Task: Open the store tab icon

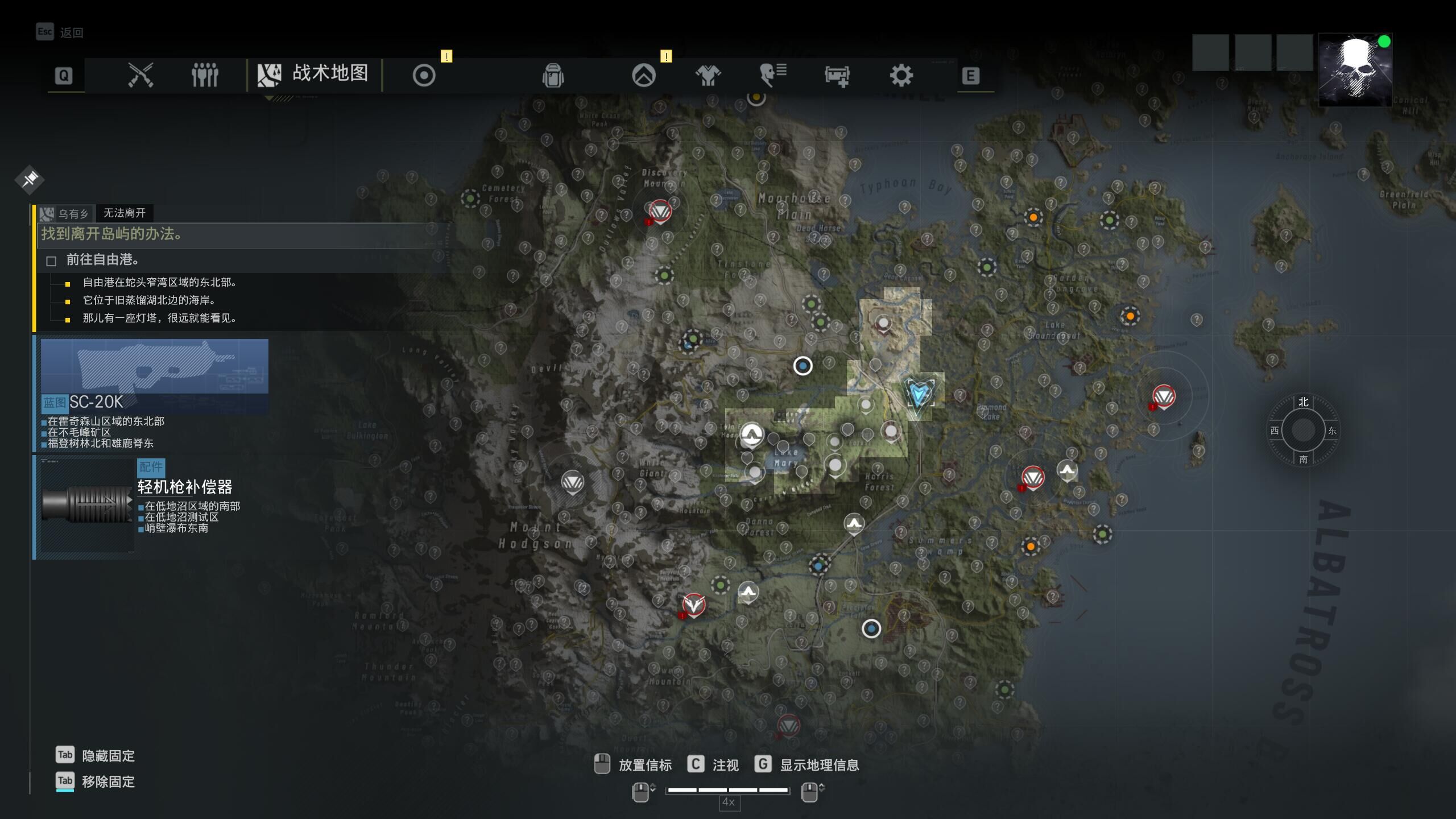Action: pos(837,75)
